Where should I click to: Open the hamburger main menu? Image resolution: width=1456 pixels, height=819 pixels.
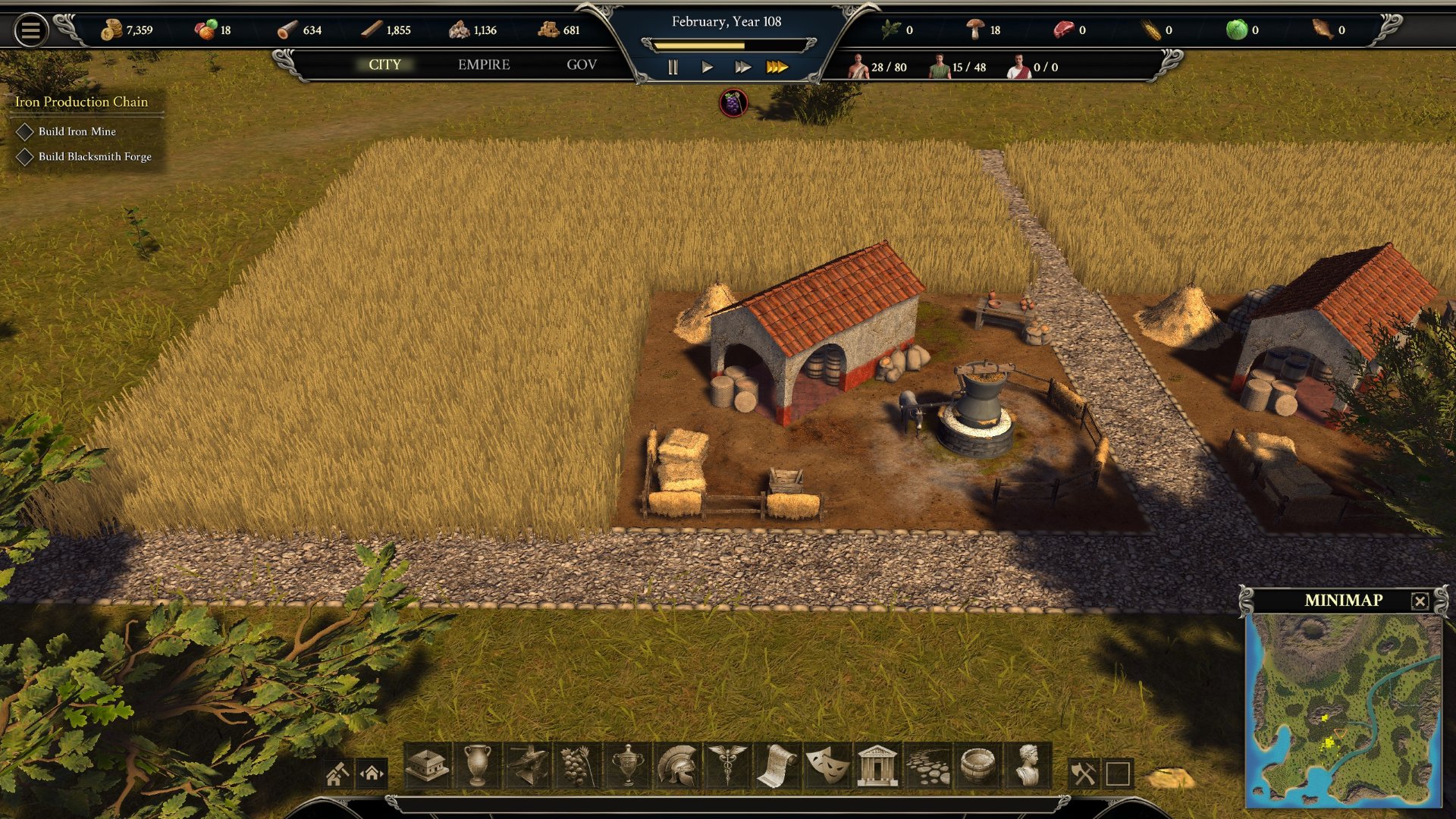click(x=31, y=30)
